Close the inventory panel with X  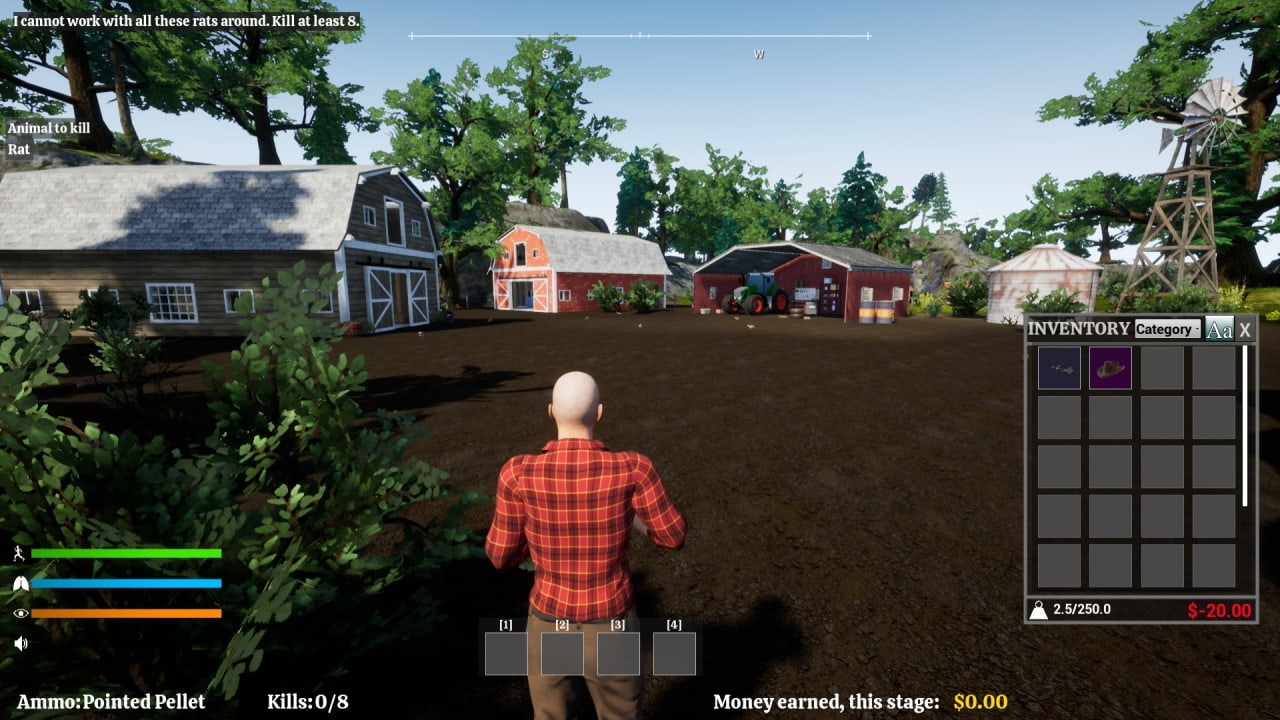[x=1245, y=329]
